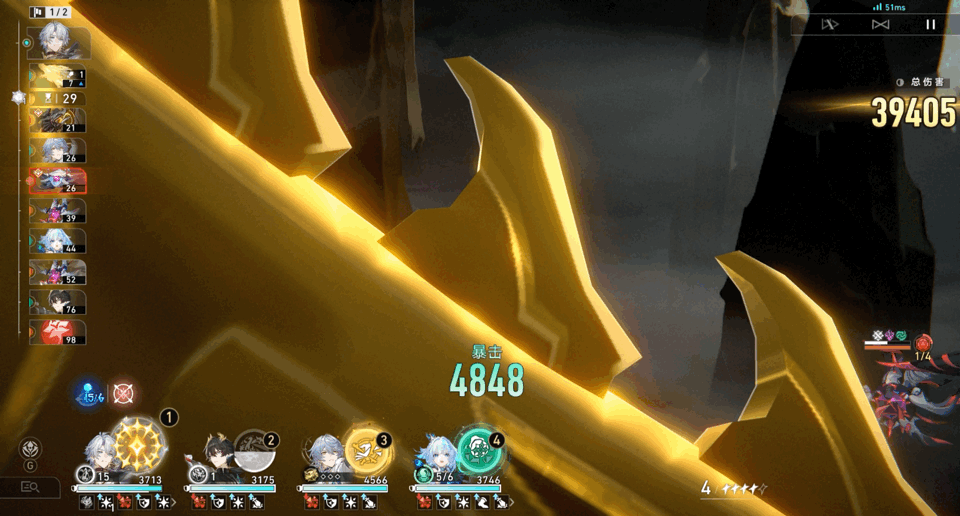The width and height of the screenshot is (960, 516).
Task: Pause the battle
Action: coord(930,24)
